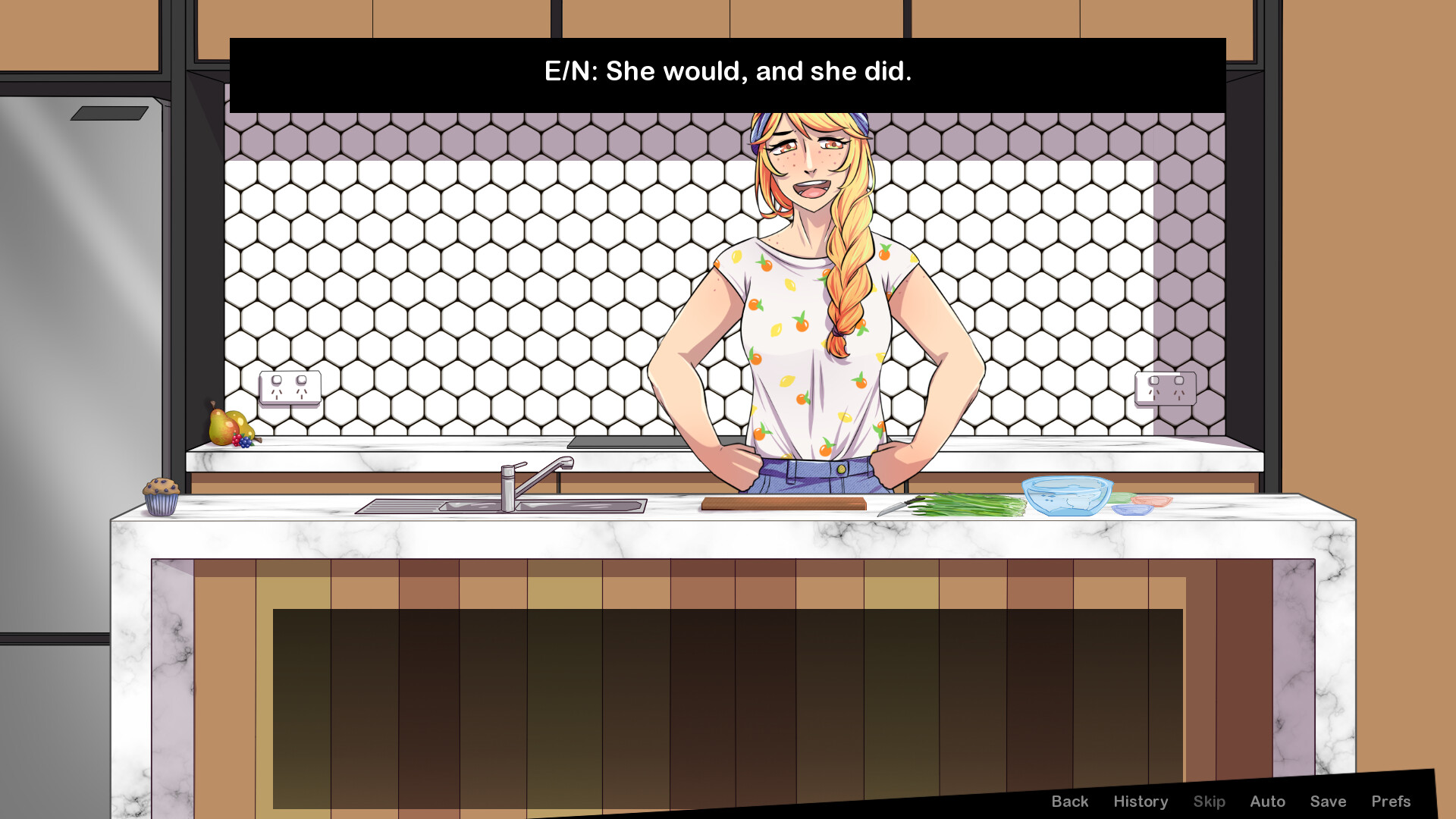Click the chocolate chip muffin
Viewport: 1456px width, 819px height.
tap(162, 497)
